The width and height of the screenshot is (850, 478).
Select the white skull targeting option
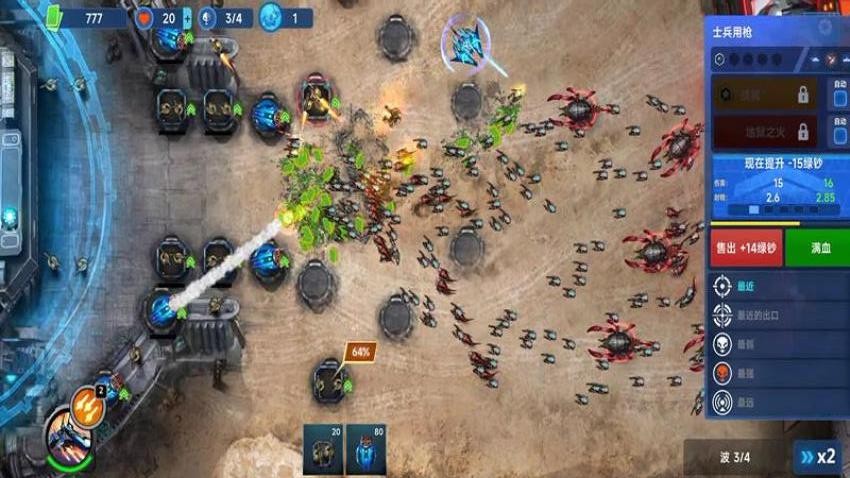(777, 344)
